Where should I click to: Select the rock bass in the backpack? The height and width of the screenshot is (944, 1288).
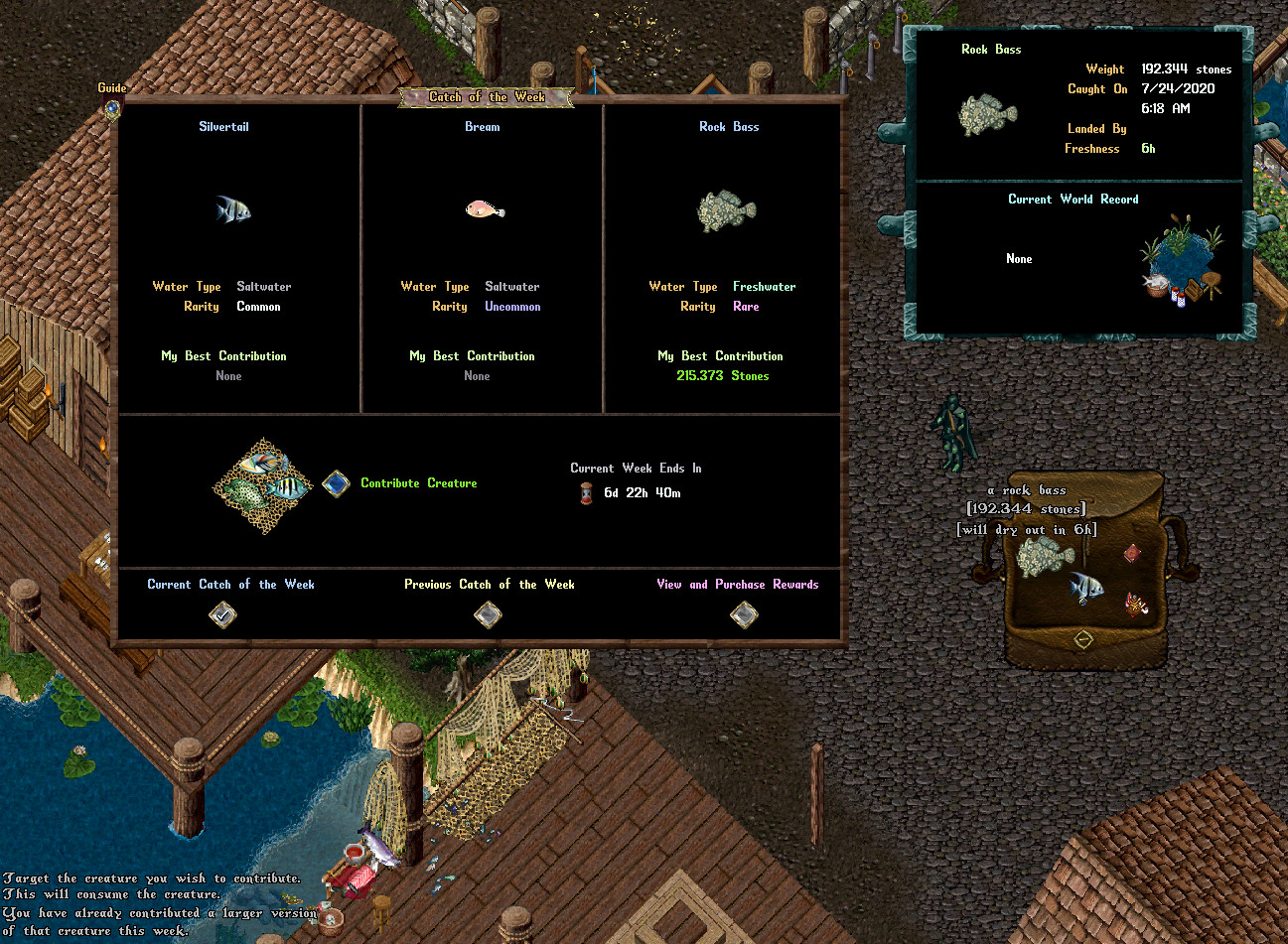tap(1044, 557)
